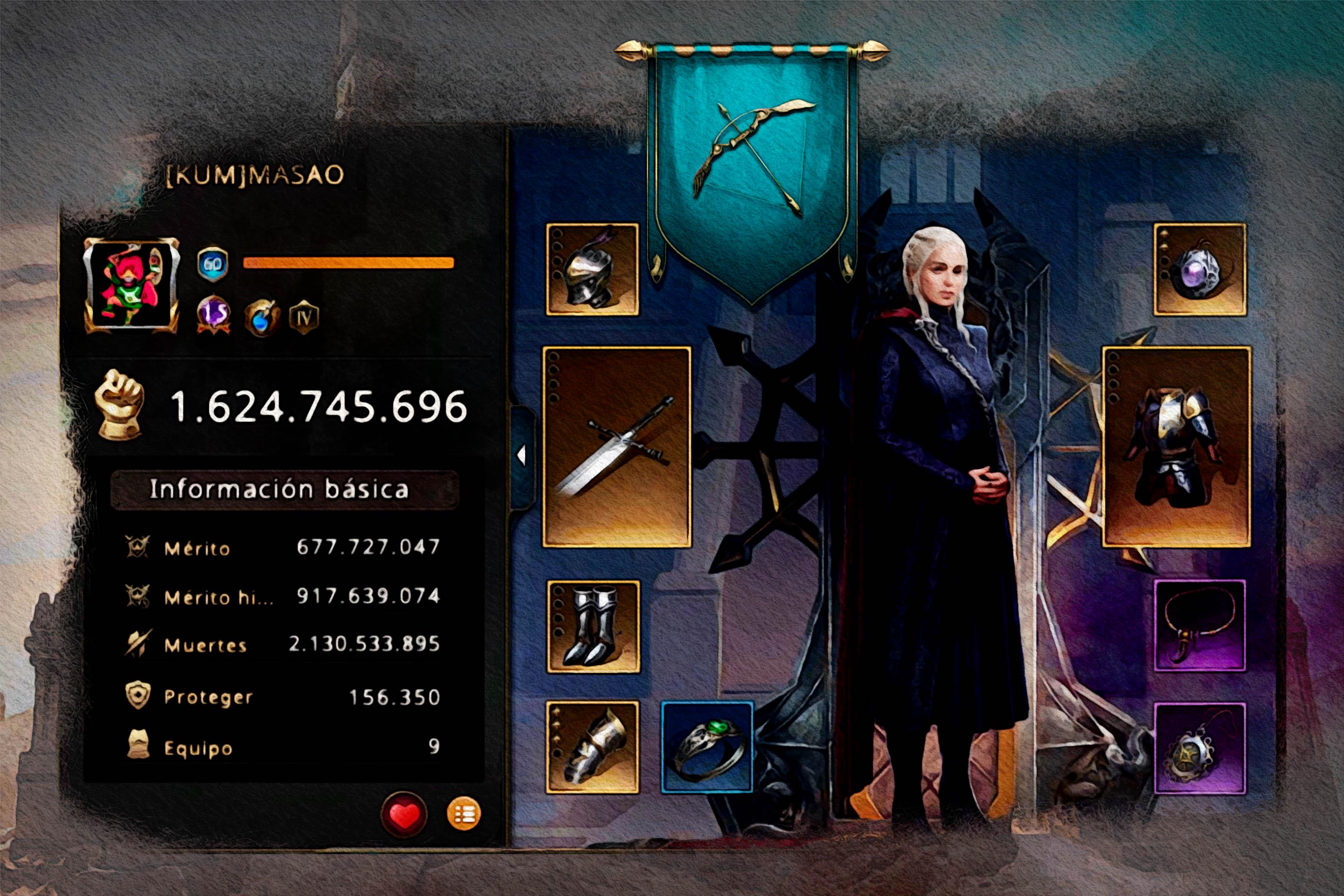The height and width of the screenshot is (896, 1344).
Task: View the green gem ring slot
Action: pos(707,747)
